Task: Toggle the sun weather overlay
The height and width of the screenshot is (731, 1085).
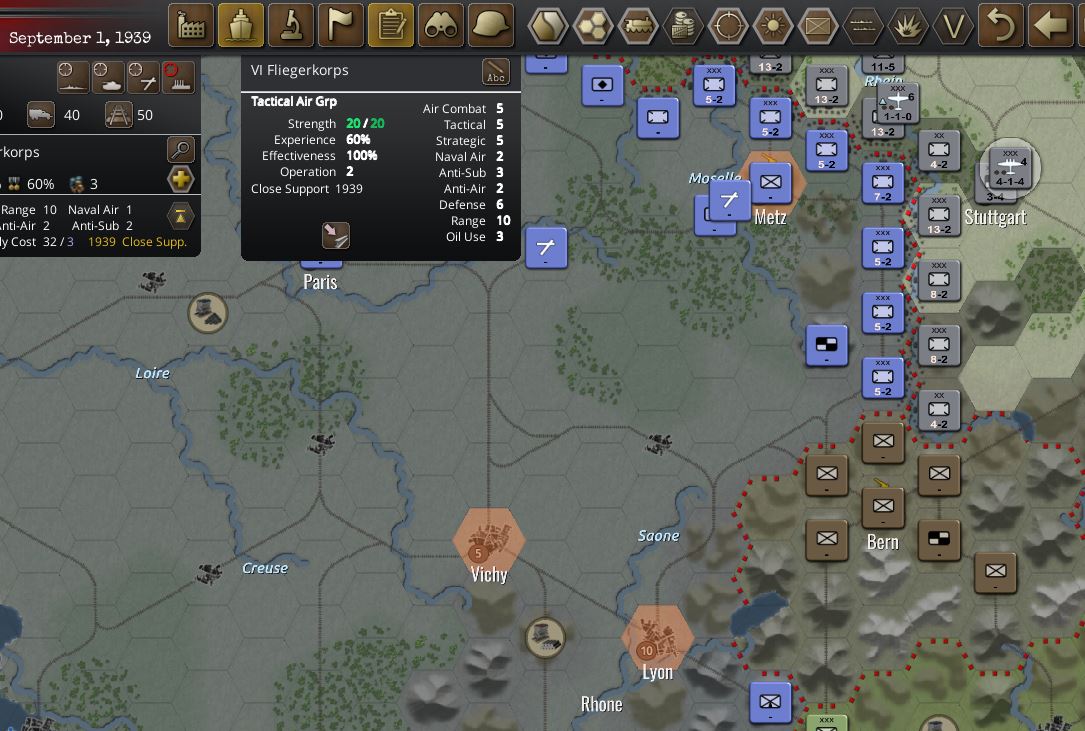Action: click(774, 26)
